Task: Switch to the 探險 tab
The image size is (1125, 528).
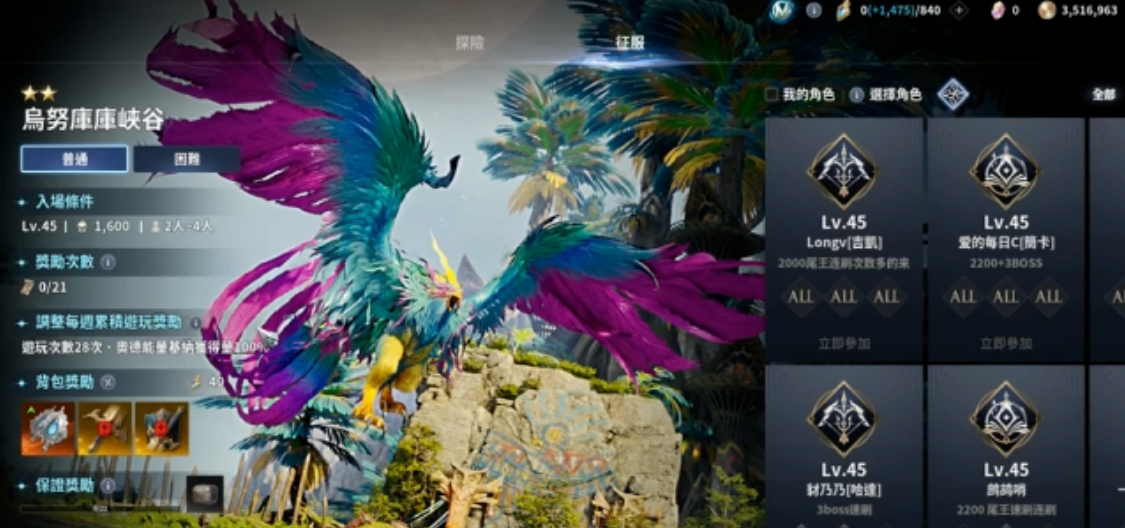Action: (x=469, y=42)
